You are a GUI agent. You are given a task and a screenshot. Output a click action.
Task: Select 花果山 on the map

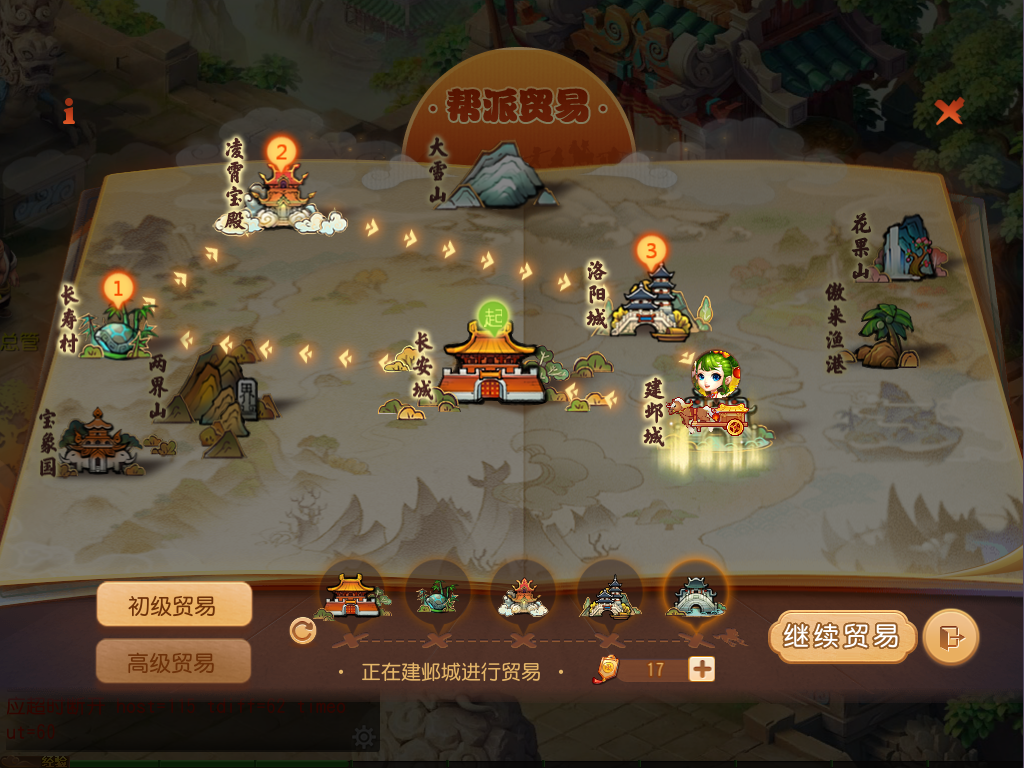click(x=907, y=249)
